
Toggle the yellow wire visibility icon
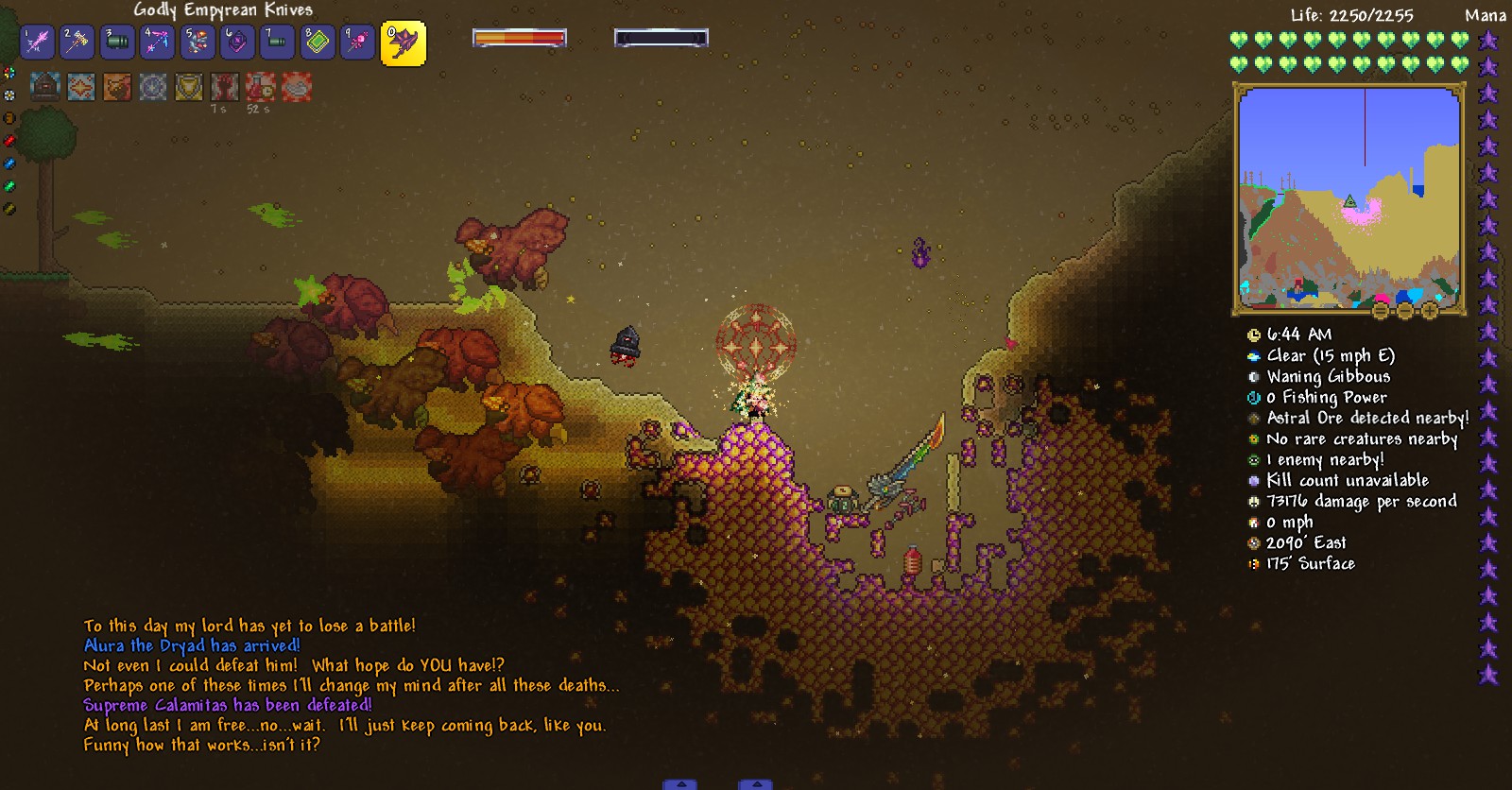(x=9, y=209)
